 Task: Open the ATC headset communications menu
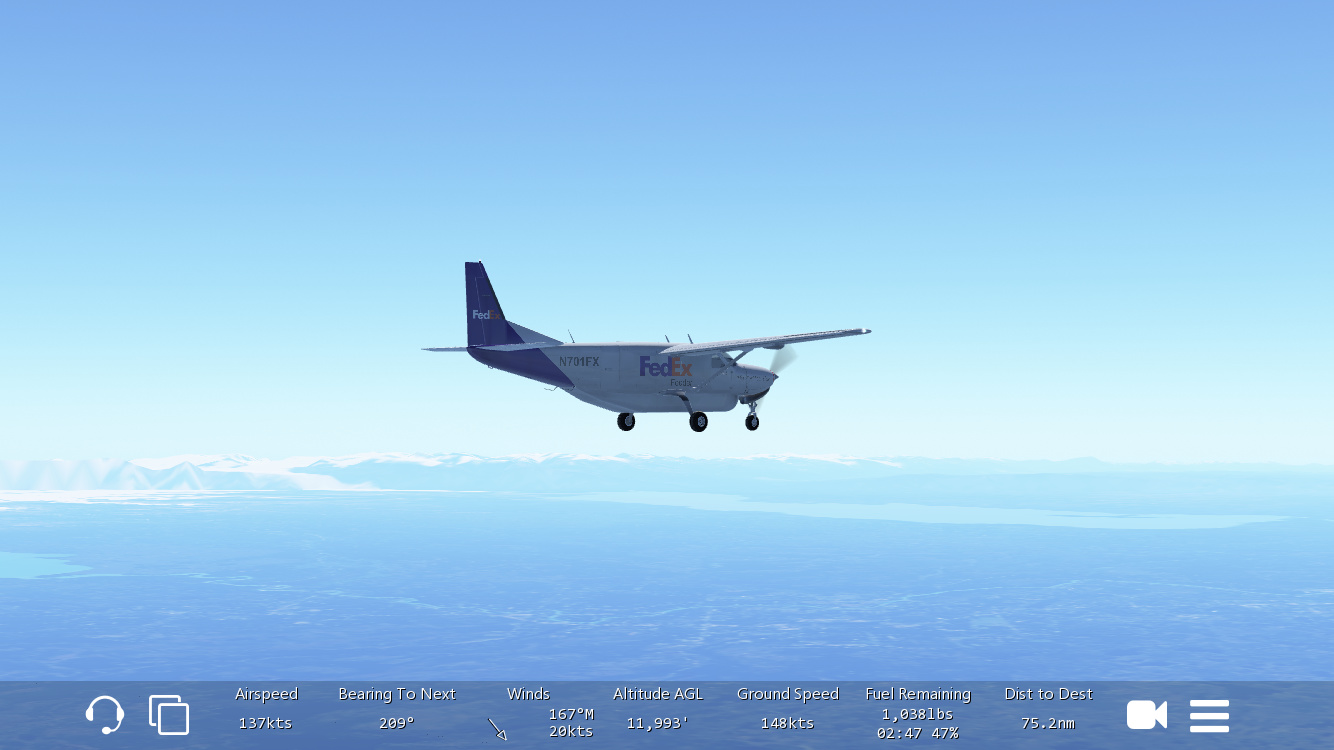click(x=104, y=715)
